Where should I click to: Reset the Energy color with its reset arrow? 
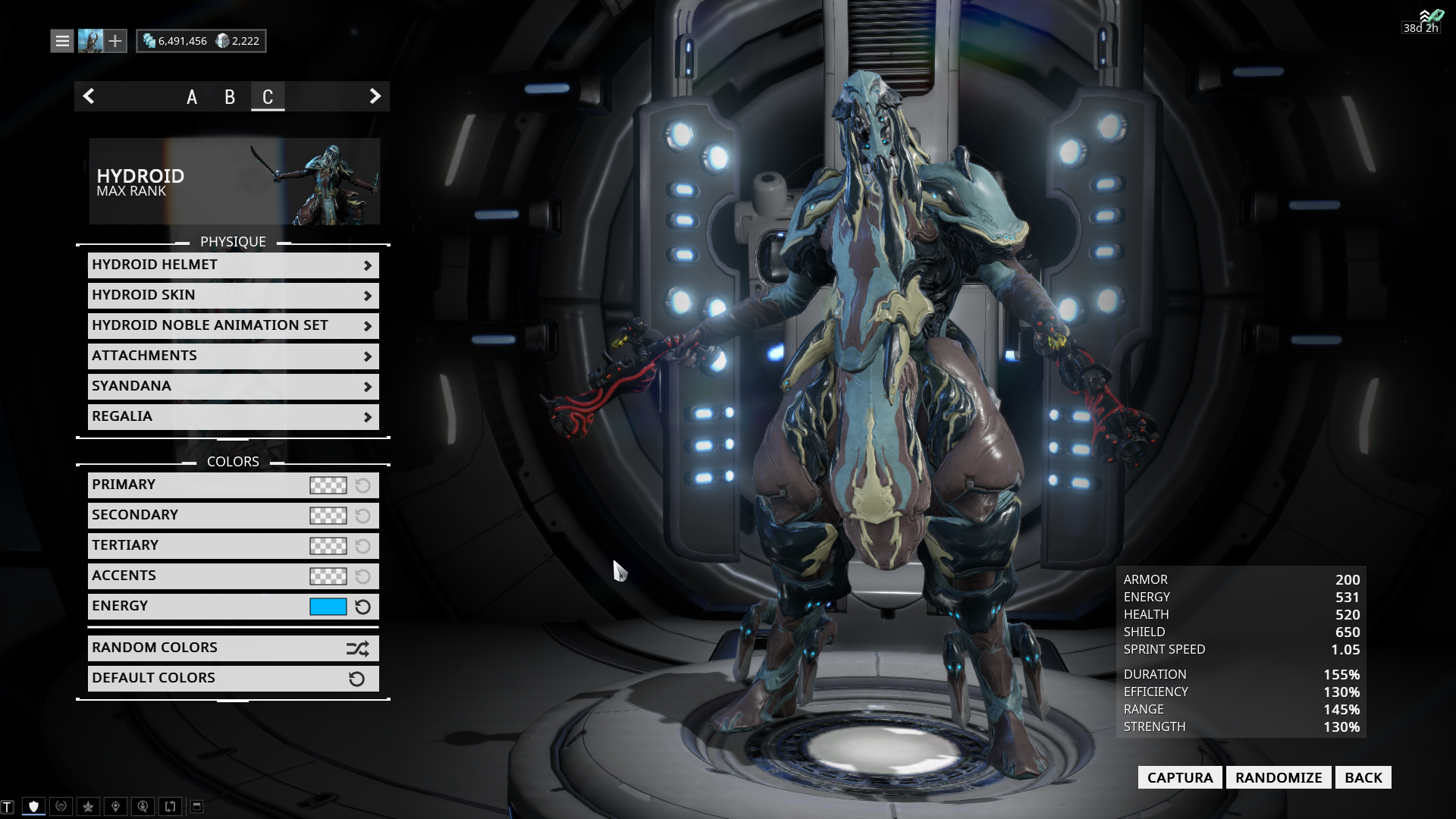[x=362, y=607]
